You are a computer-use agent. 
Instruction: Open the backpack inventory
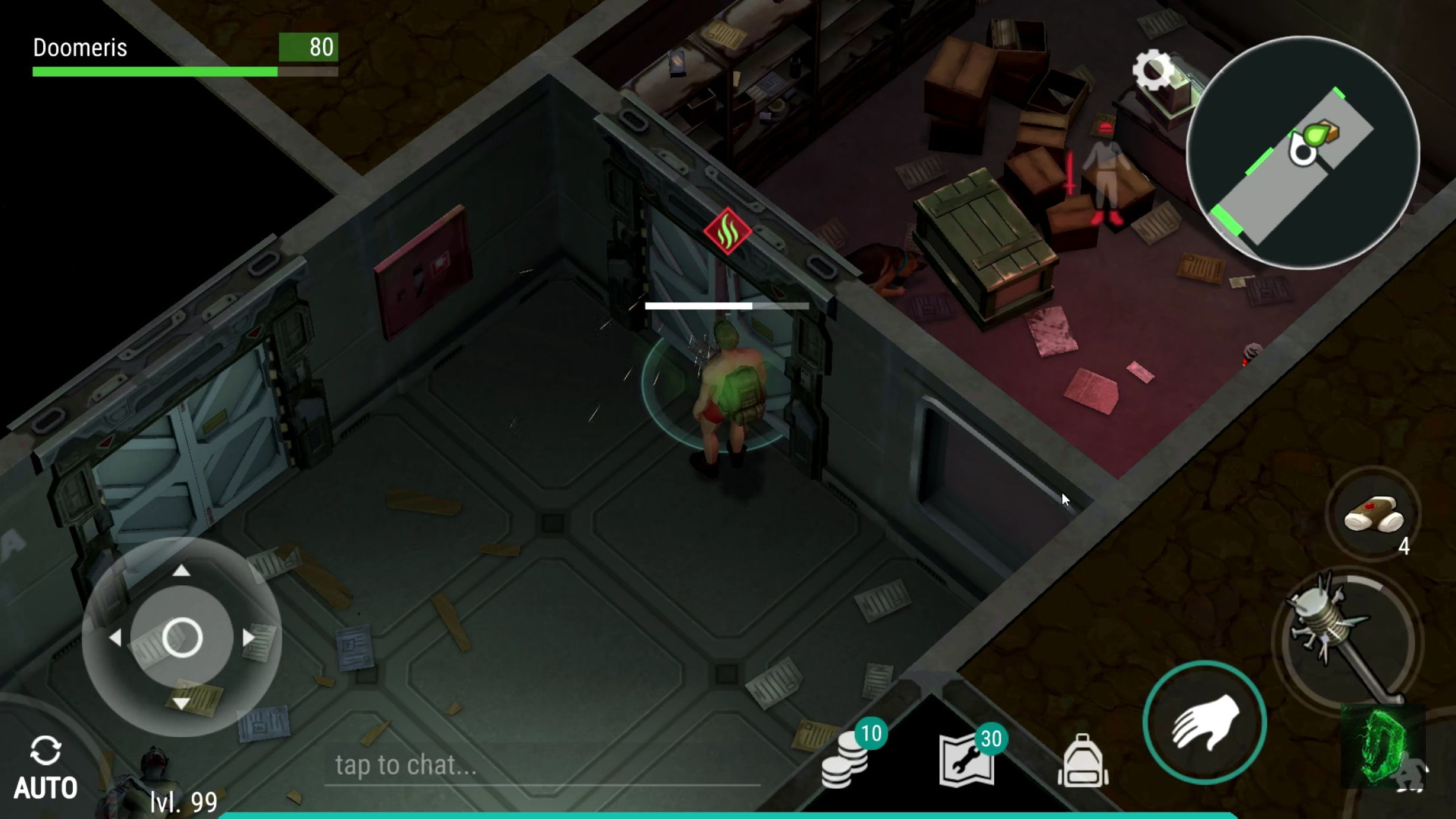tap(1083, 762)
